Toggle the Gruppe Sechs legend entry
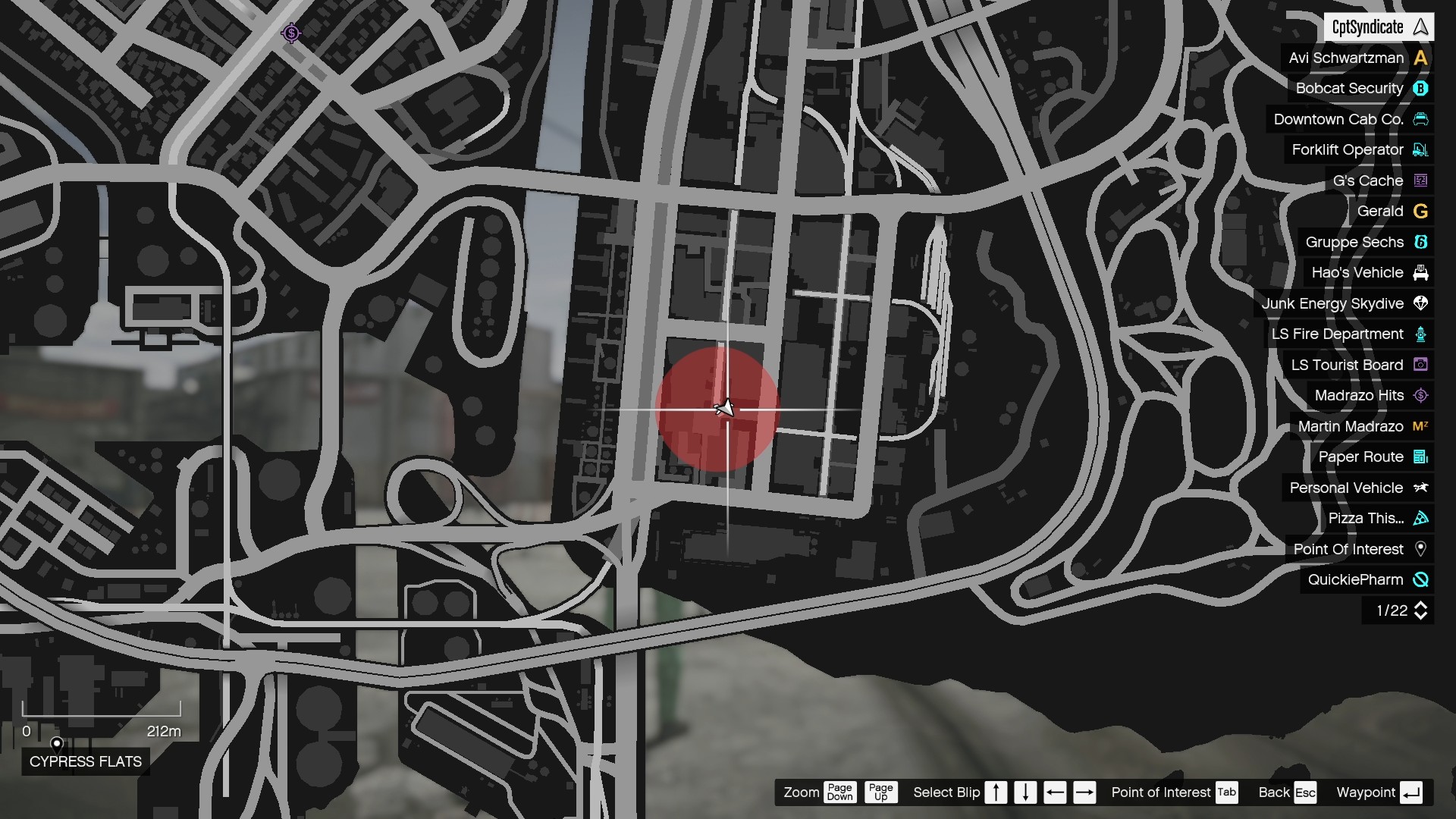 (1356, 242)
